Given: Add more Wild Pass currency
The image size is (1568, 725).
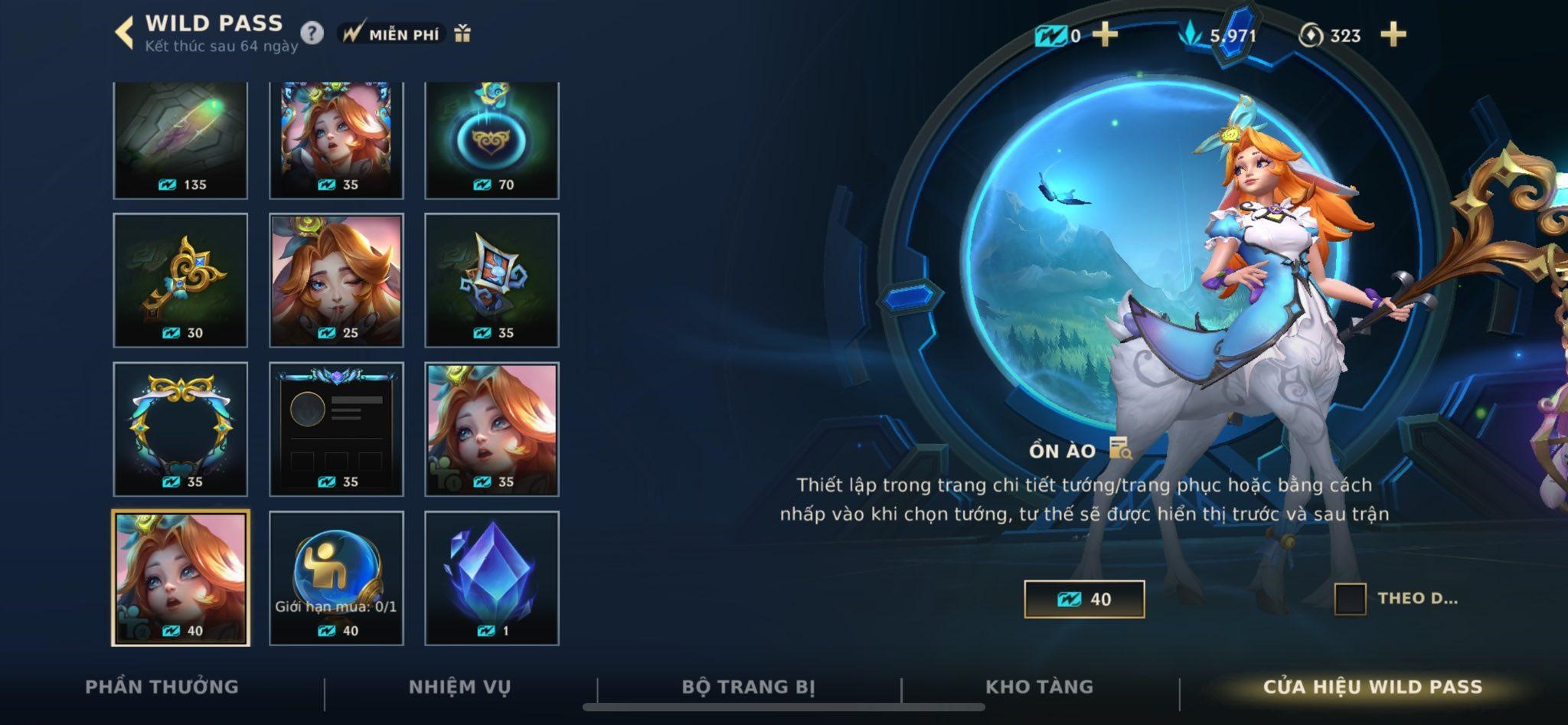Looking at the screenshot, I should click(1104, 34).
